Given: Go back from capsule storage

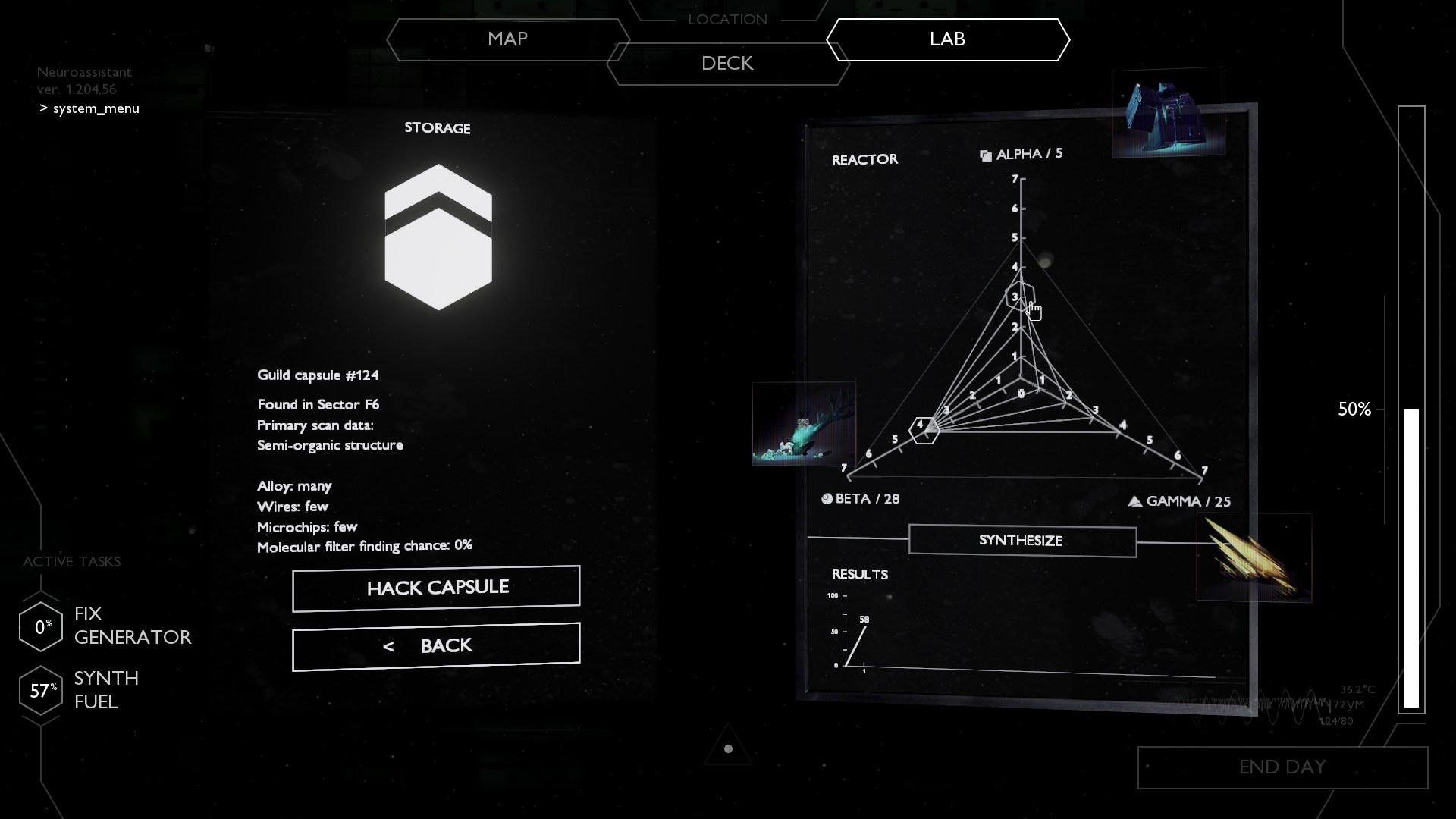Looking at the screenshot, I should [x=436, y=646].
